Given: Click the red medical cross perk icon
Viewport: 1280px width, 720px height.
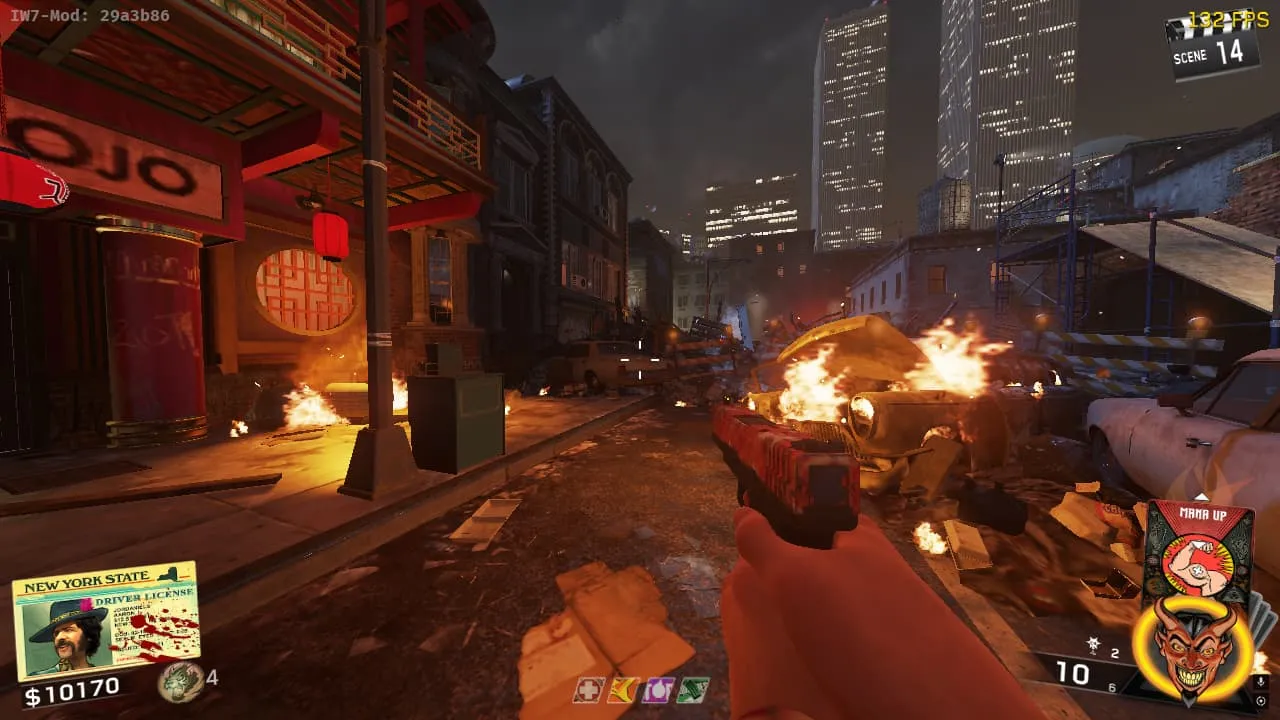Looking at the screenshot, I should point(589,690).
